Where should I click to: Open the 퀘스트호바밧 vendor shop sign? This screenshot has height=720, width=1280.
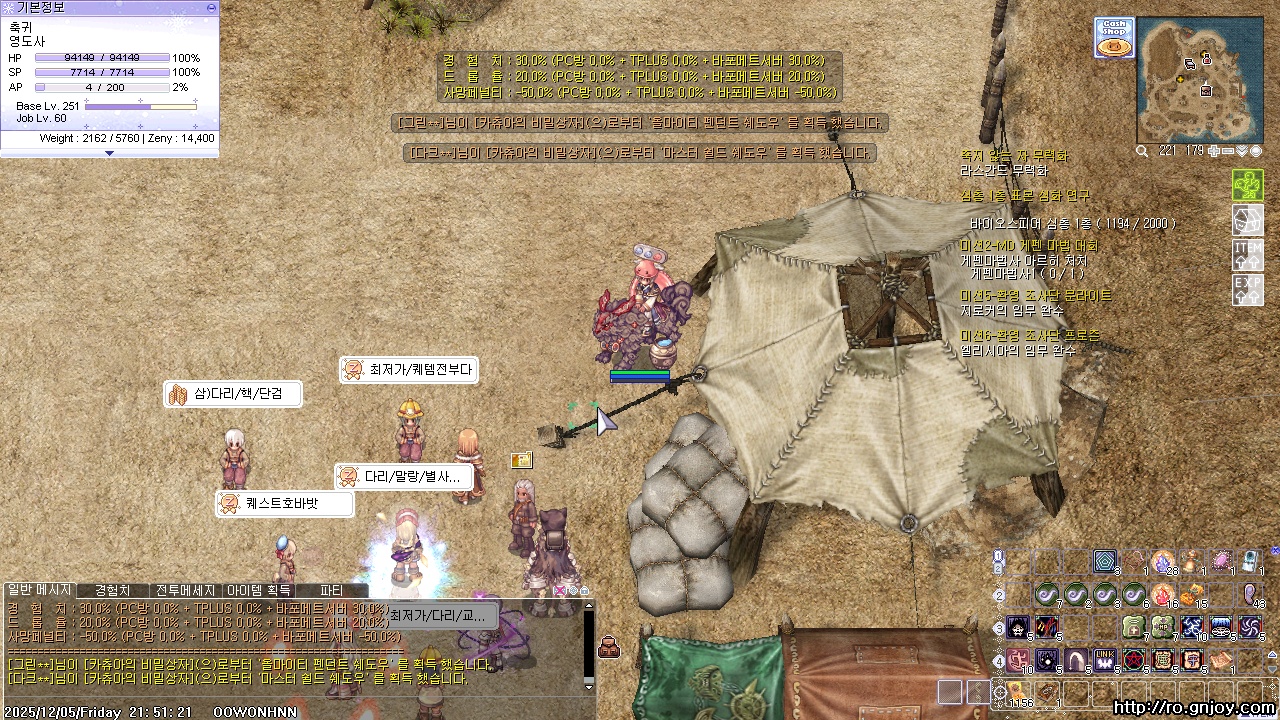[x=285, y=504]
